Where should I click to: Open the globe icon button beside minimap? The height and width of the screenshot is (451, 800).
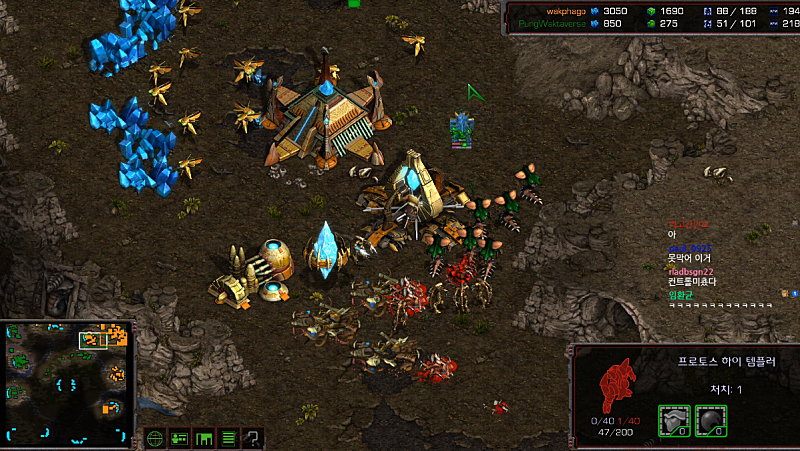[x=155, y=438]
